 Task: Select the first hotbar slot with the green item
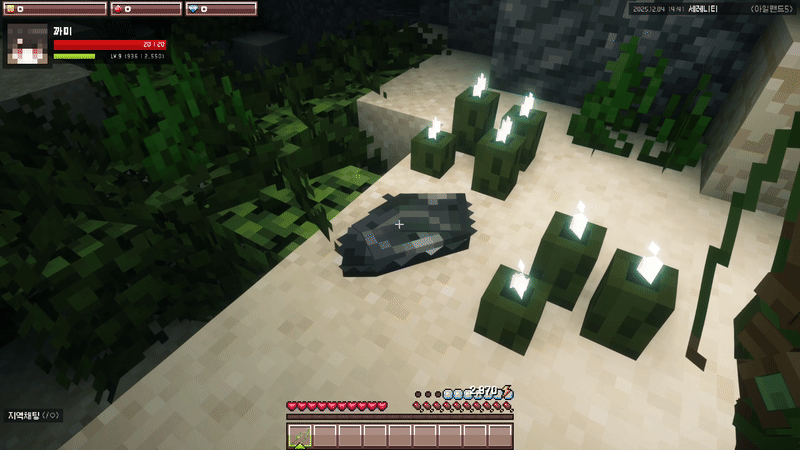coord(299,435)
